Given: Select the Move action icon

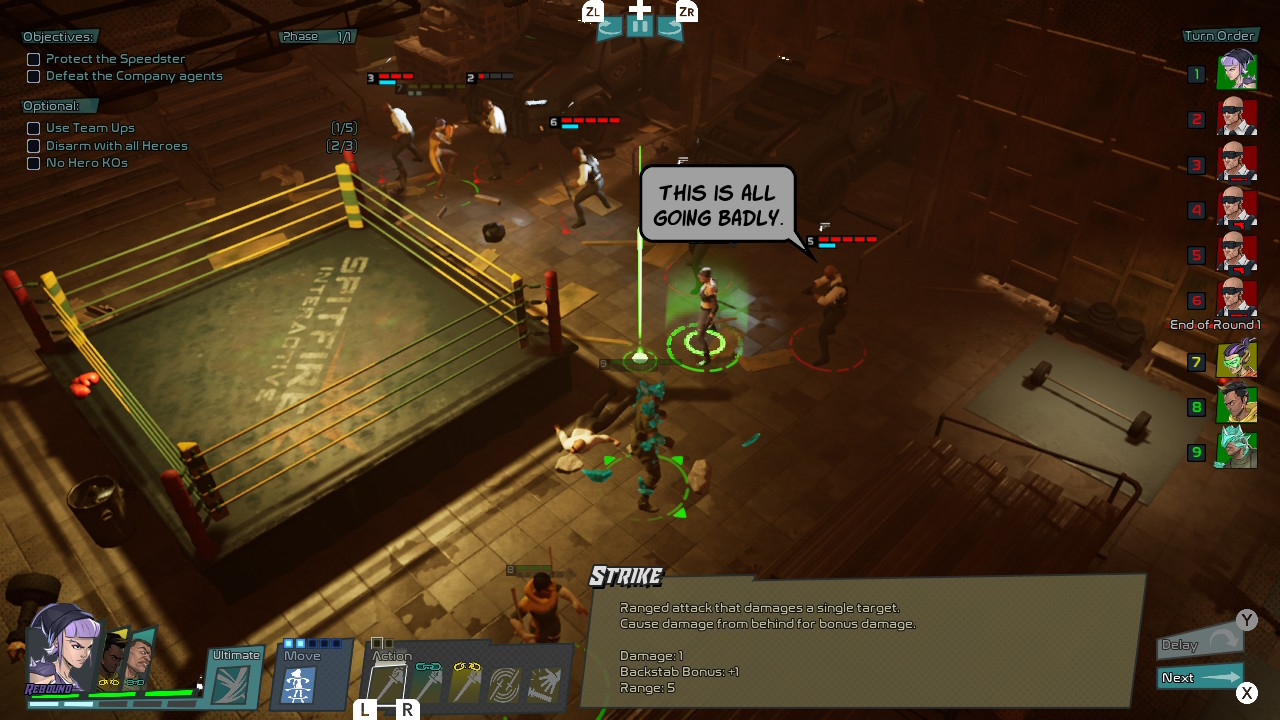Looking at the screenshot, I should coord(298,684).
